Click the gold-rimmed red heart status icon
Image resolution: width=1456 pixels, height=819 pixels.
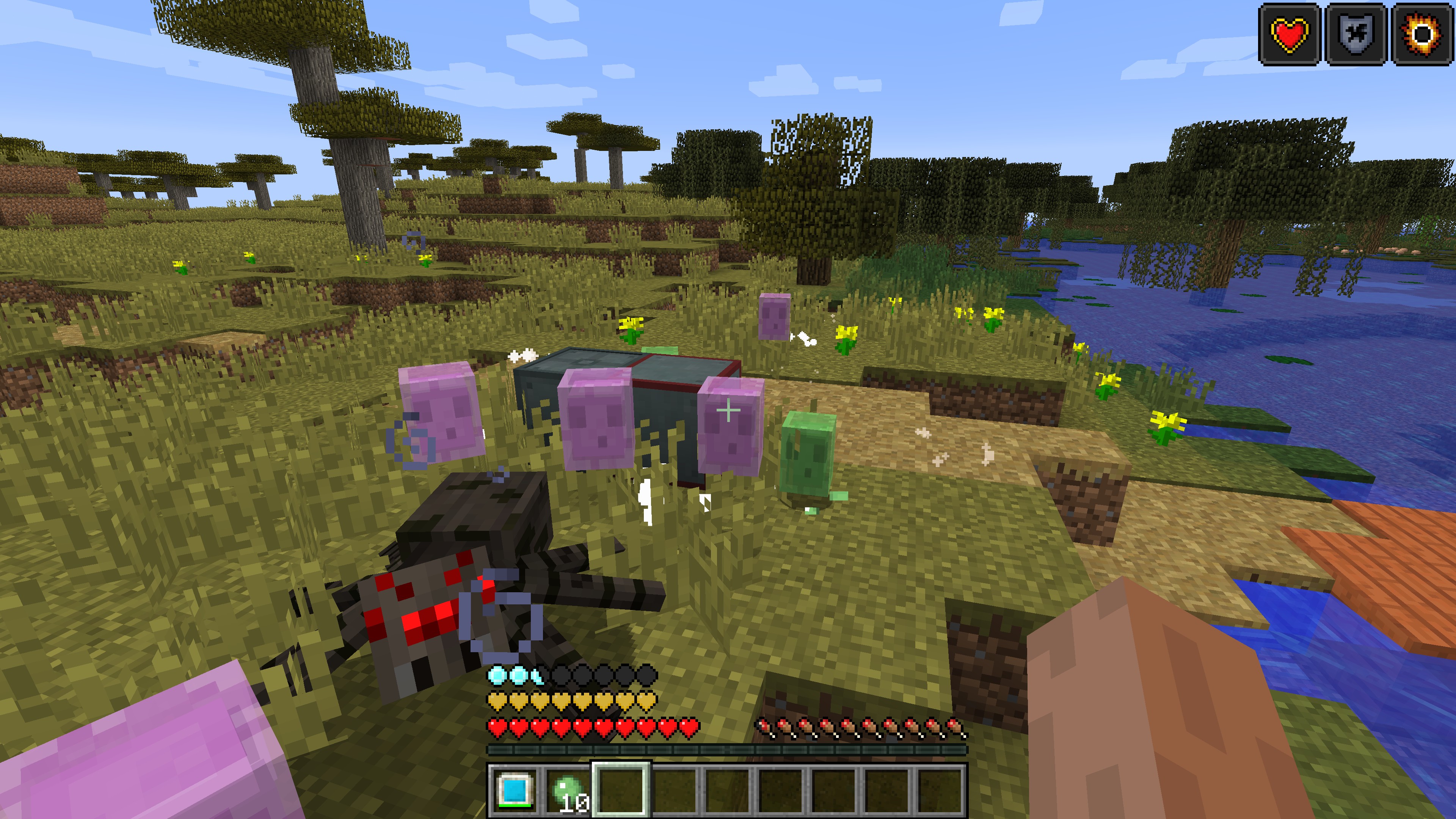1289,35
